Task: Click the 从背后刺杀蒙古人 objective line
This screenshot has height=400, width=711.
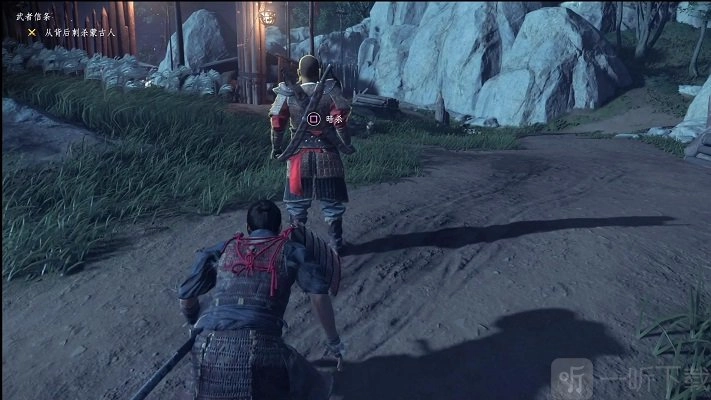Action: [x=80, y=31]
